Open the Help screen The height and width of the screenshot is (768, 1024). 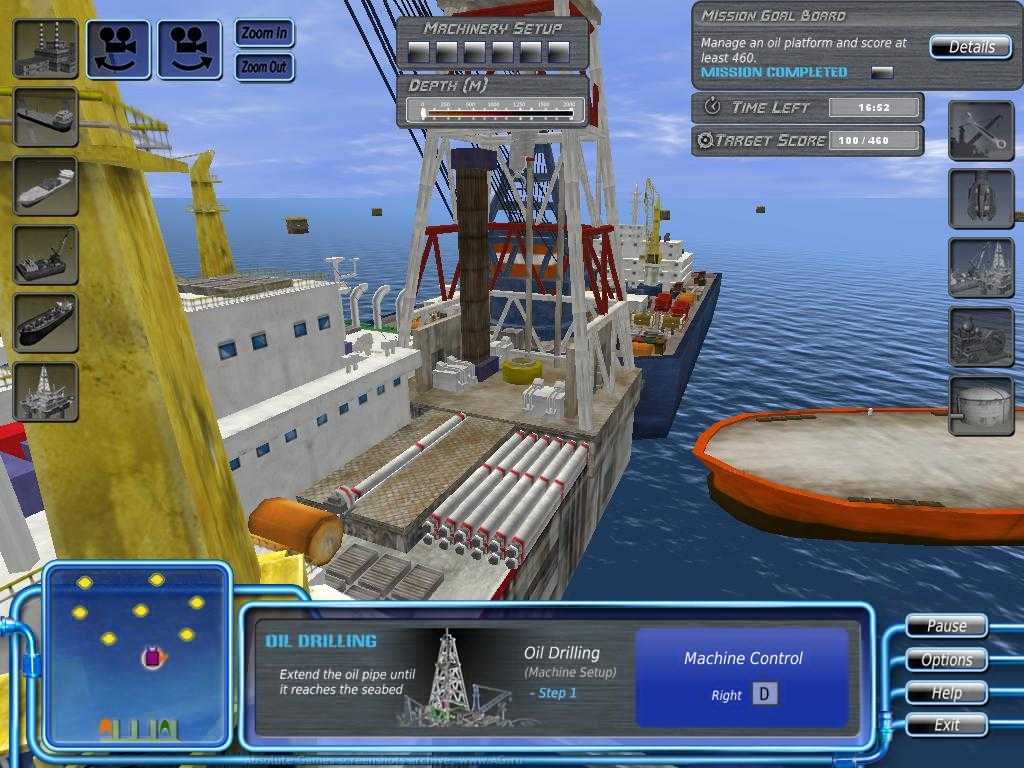coord(946,692)
